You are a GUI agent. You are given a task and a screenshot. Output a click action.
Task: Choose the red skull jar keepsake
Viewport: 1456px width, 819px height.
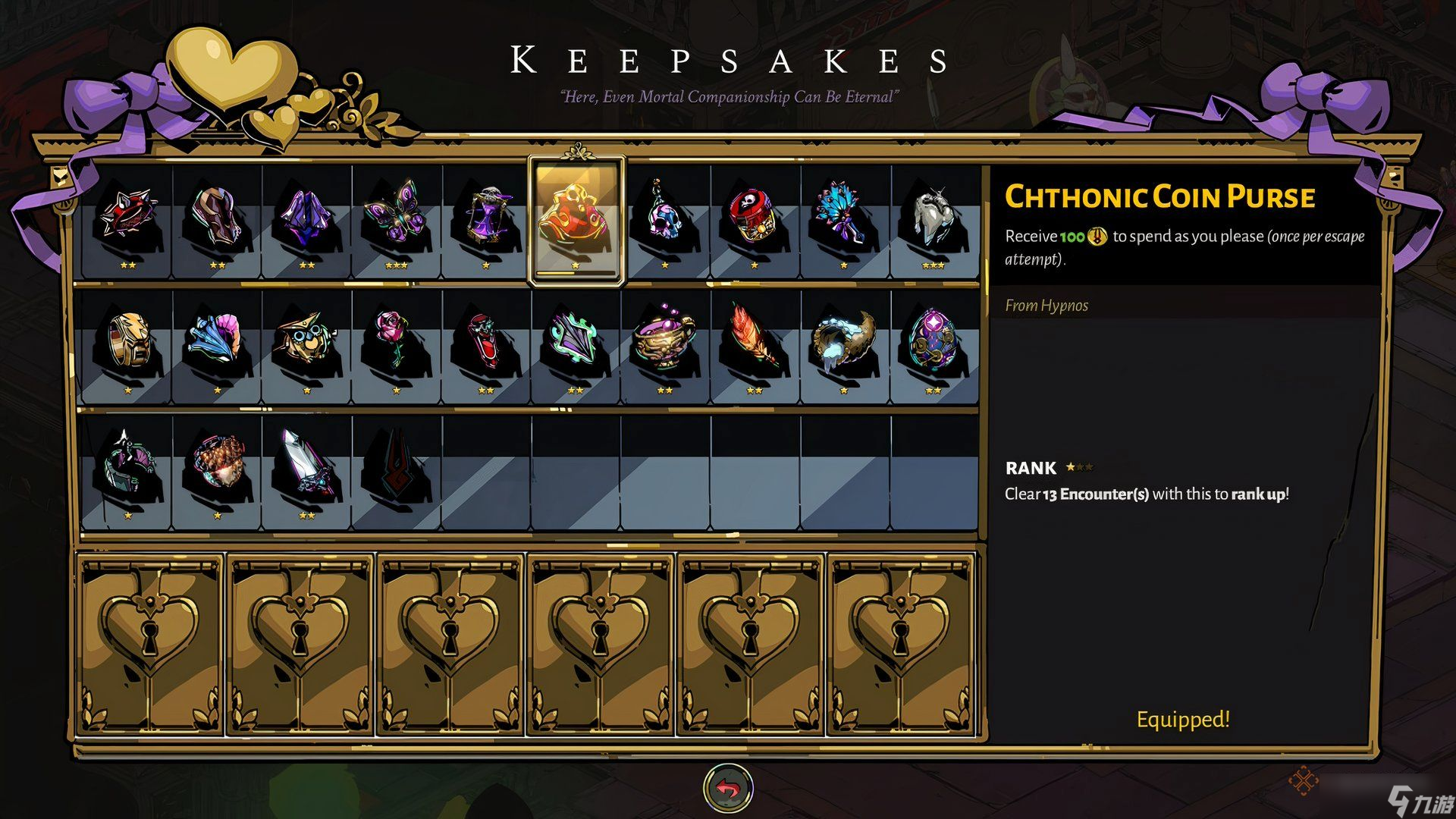click(755, 218)
